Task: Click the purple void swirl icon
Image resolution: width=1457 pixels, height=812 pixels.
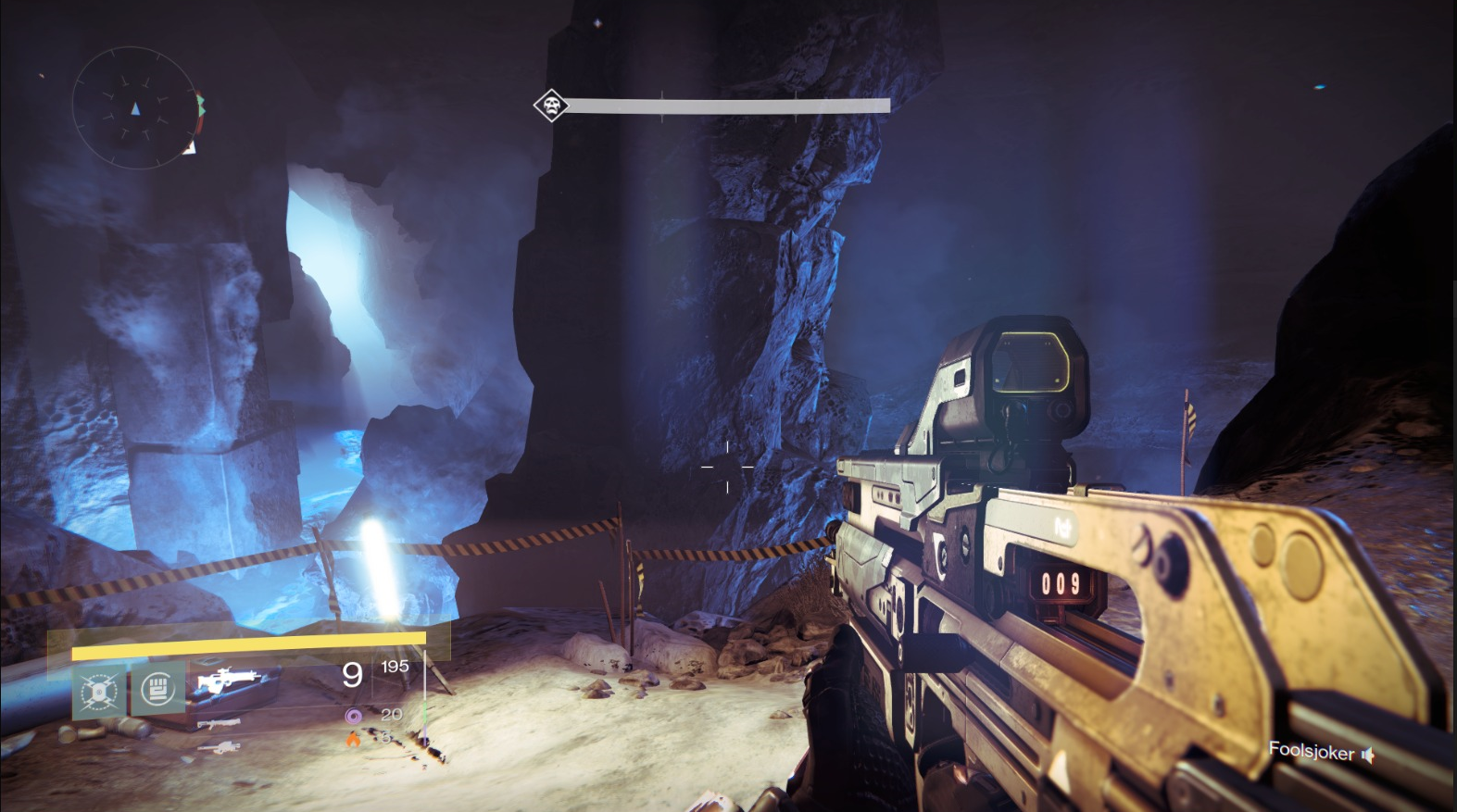Action: click(352, 715)
